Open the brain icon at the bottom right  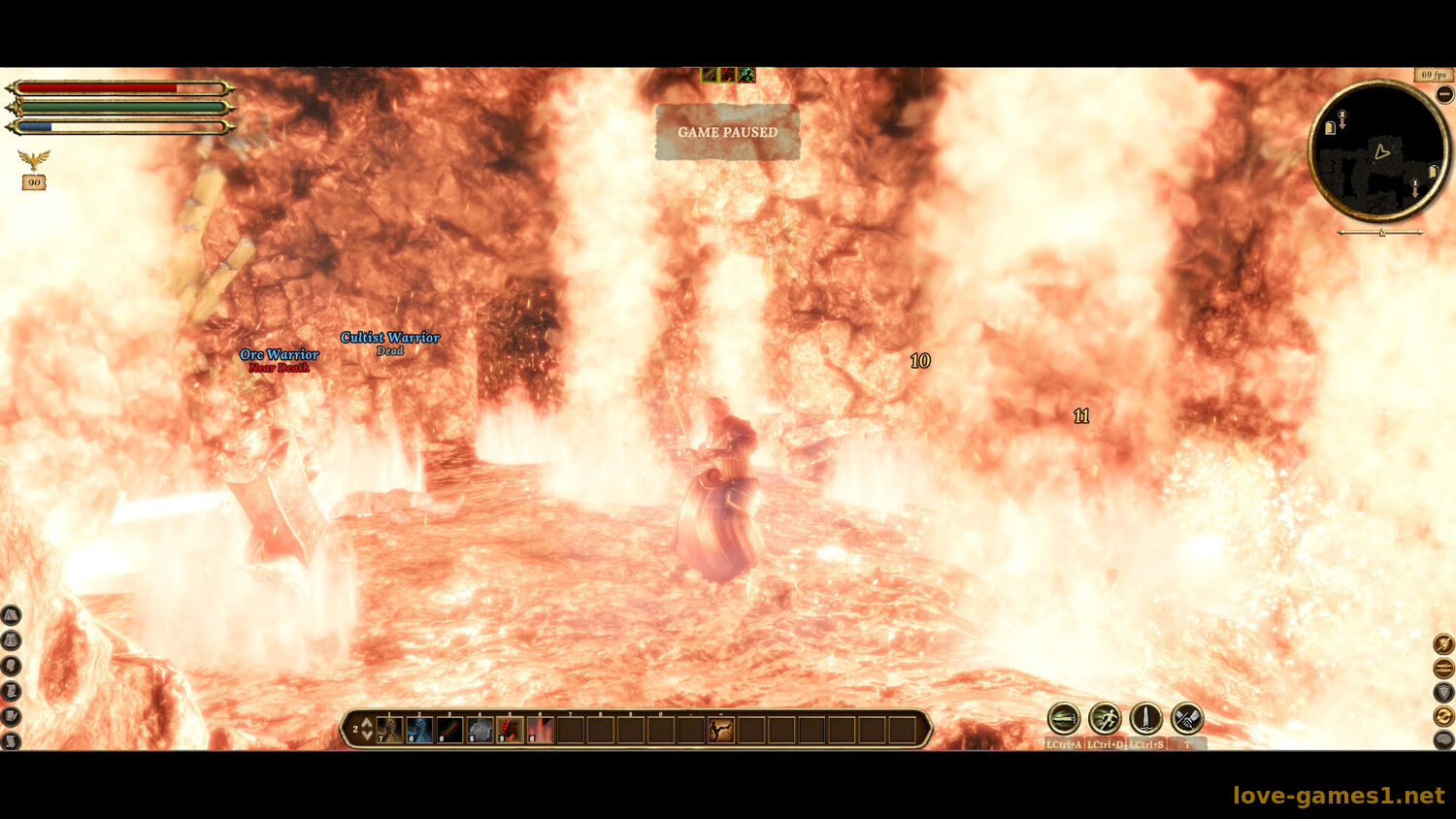pyautogui.click(x=1443, y=740)
